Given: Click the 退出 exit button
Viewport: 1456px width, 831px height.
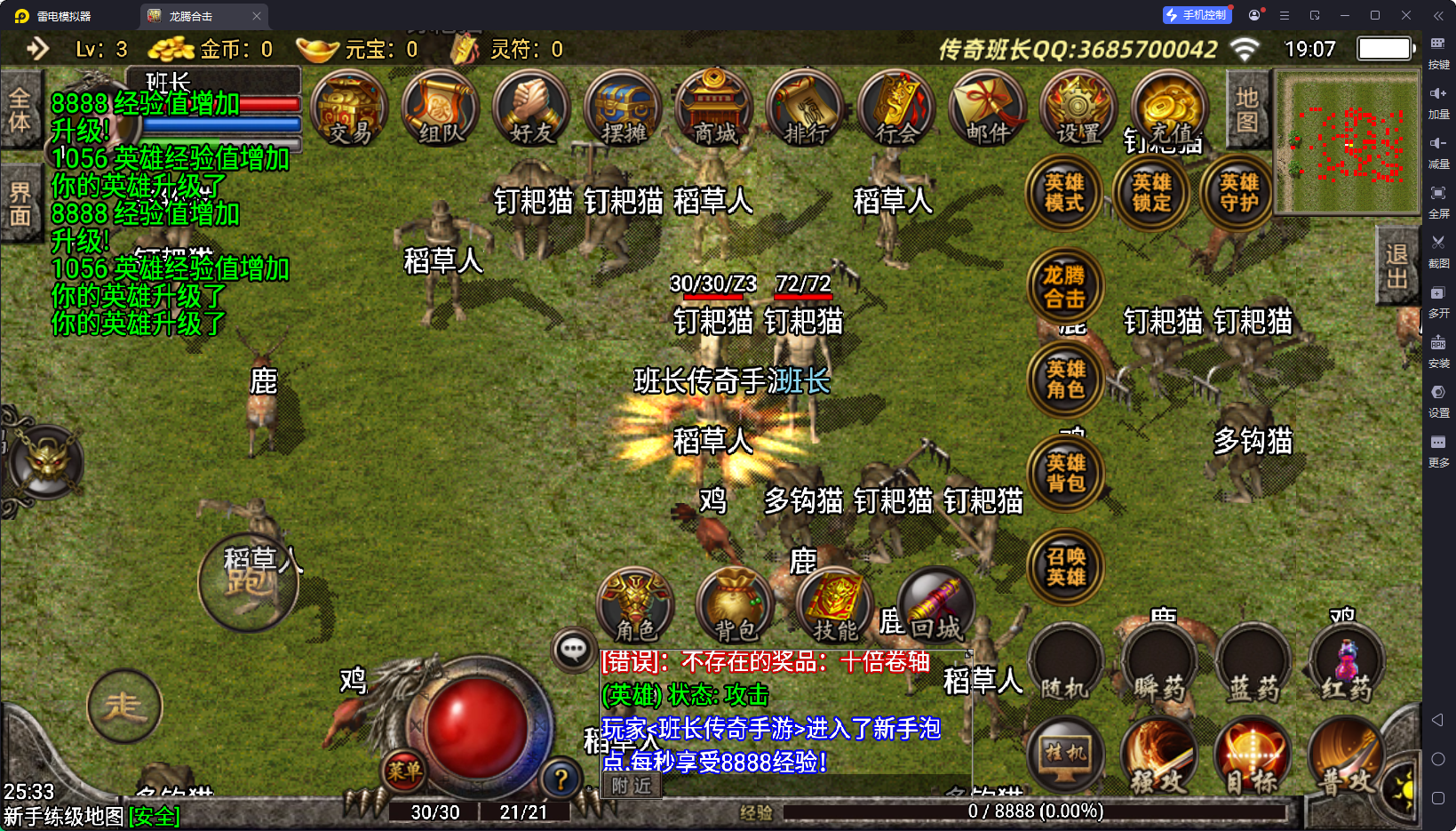Looking at the screenshot, I should [x=1396, y=266].
